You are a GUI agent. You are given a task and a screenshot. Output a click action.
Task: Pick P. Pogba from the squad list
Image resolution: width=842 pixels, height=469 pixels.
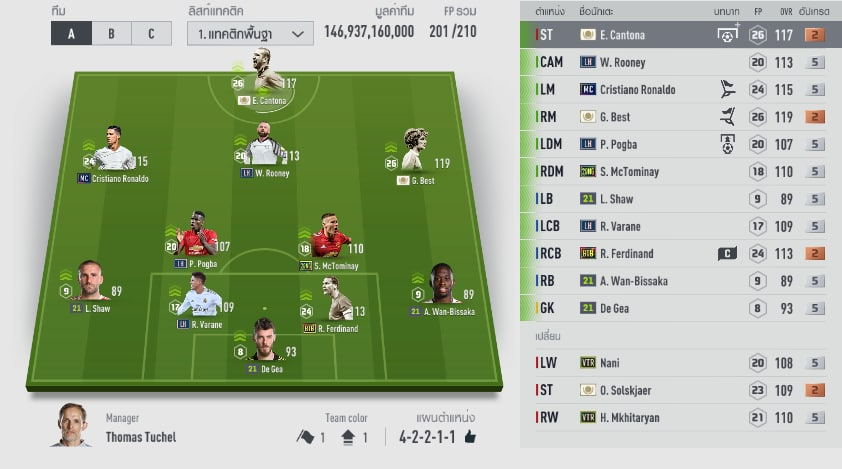[680, 144]
